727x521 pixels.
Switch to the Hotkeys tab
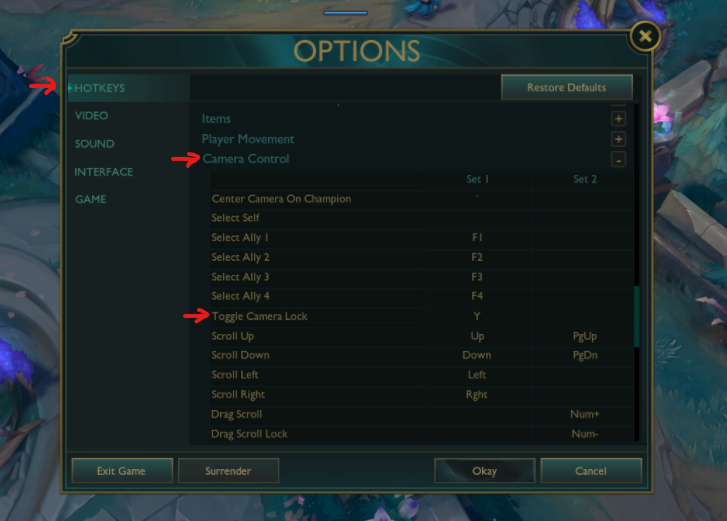tap(100, 88)
